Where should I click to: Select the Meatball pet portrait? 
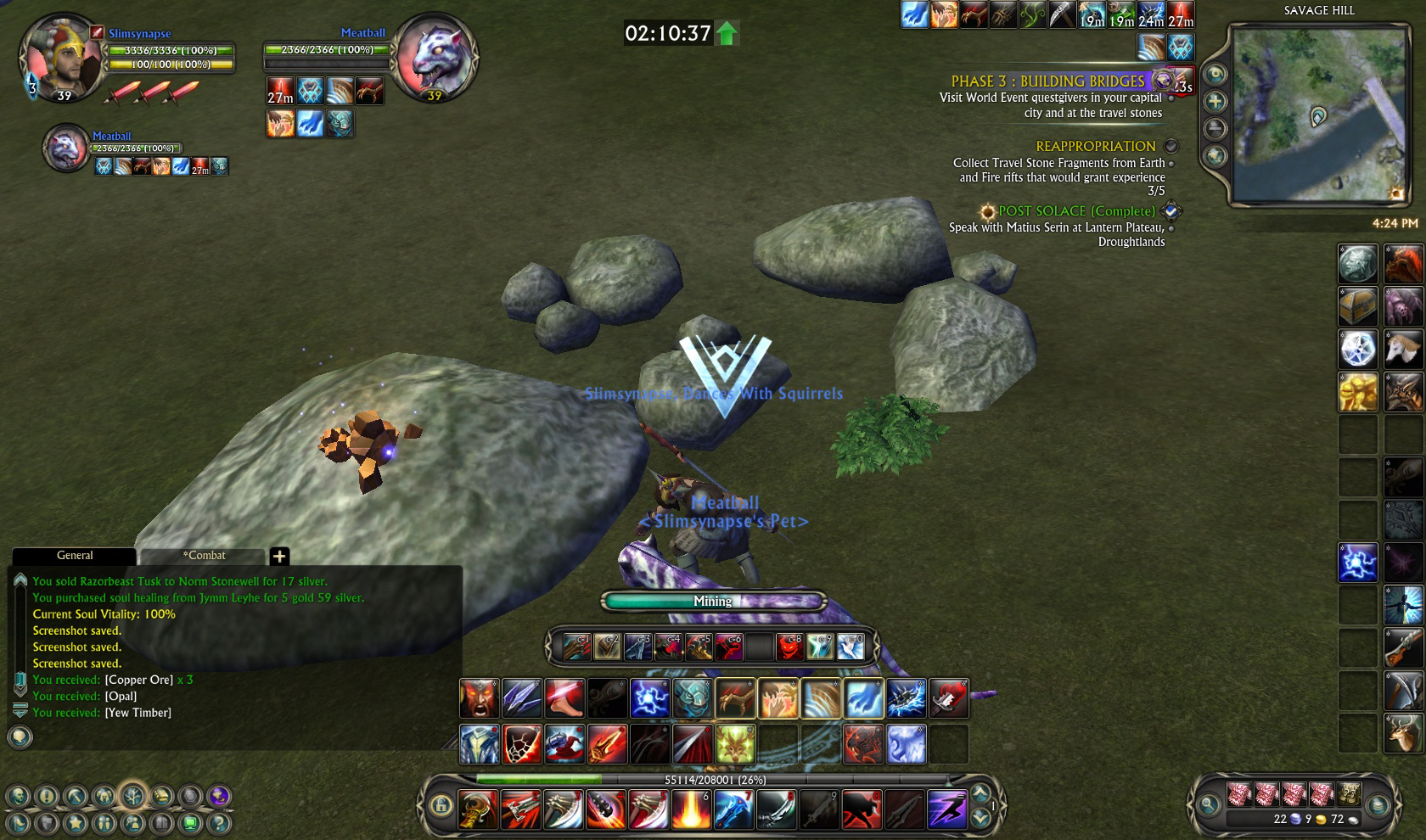pos(437,61)
